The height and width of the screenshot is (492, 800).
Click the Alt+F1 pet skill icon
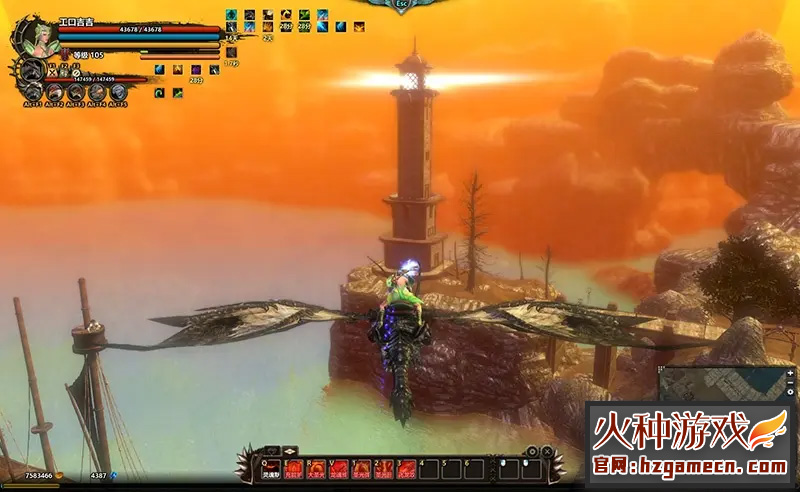tap(32, 93)
